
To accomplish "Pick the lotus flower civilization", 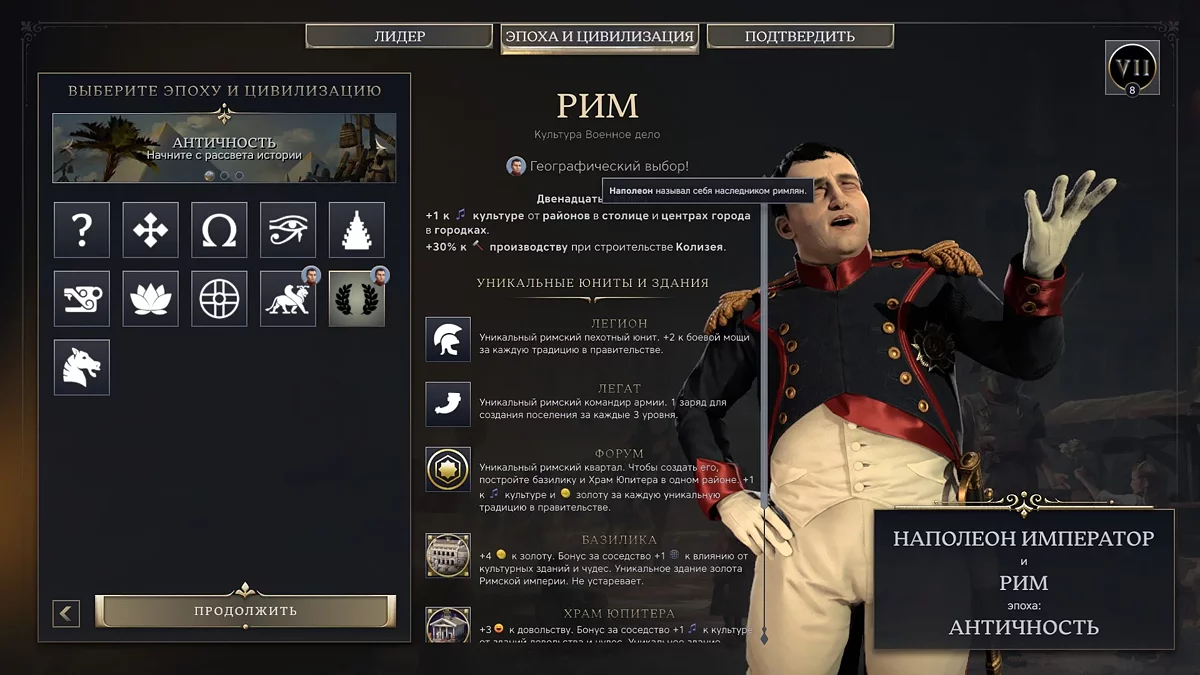I will pyautogui.click(x=151, y=298).
